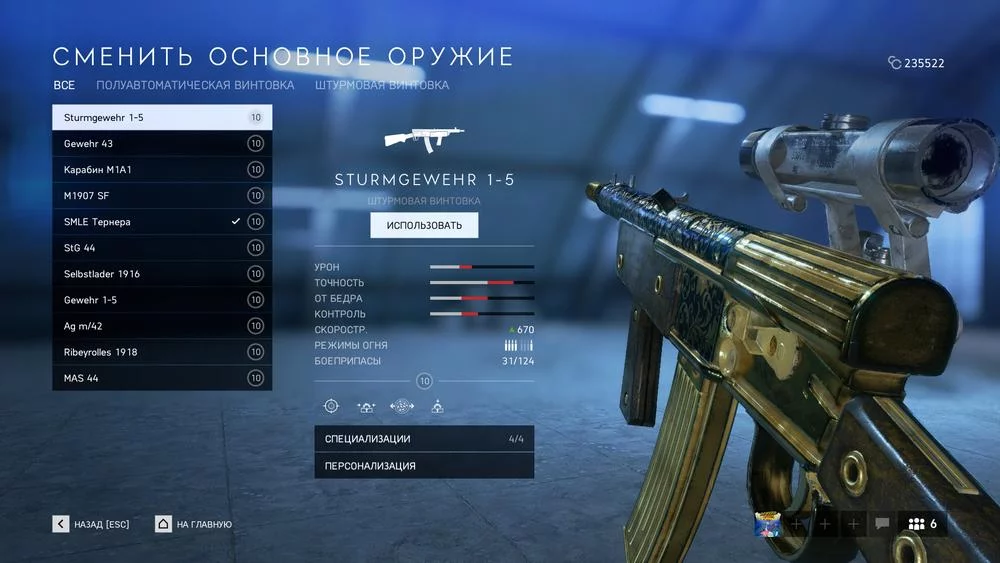
Task: Return to main via НА ГЛАВНУЮ
Action: pyautogui.click(x=194, y=524)
